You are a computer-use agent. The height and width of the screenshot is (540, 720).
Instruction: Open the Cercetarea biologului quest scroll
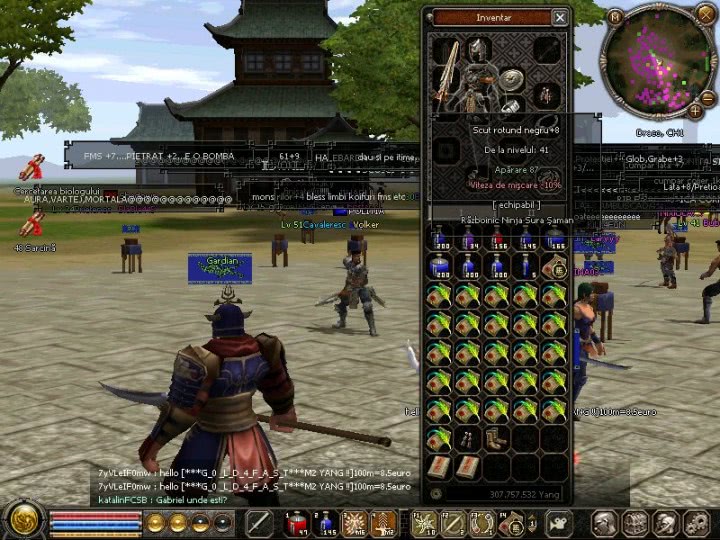click(x=33, y=168)
